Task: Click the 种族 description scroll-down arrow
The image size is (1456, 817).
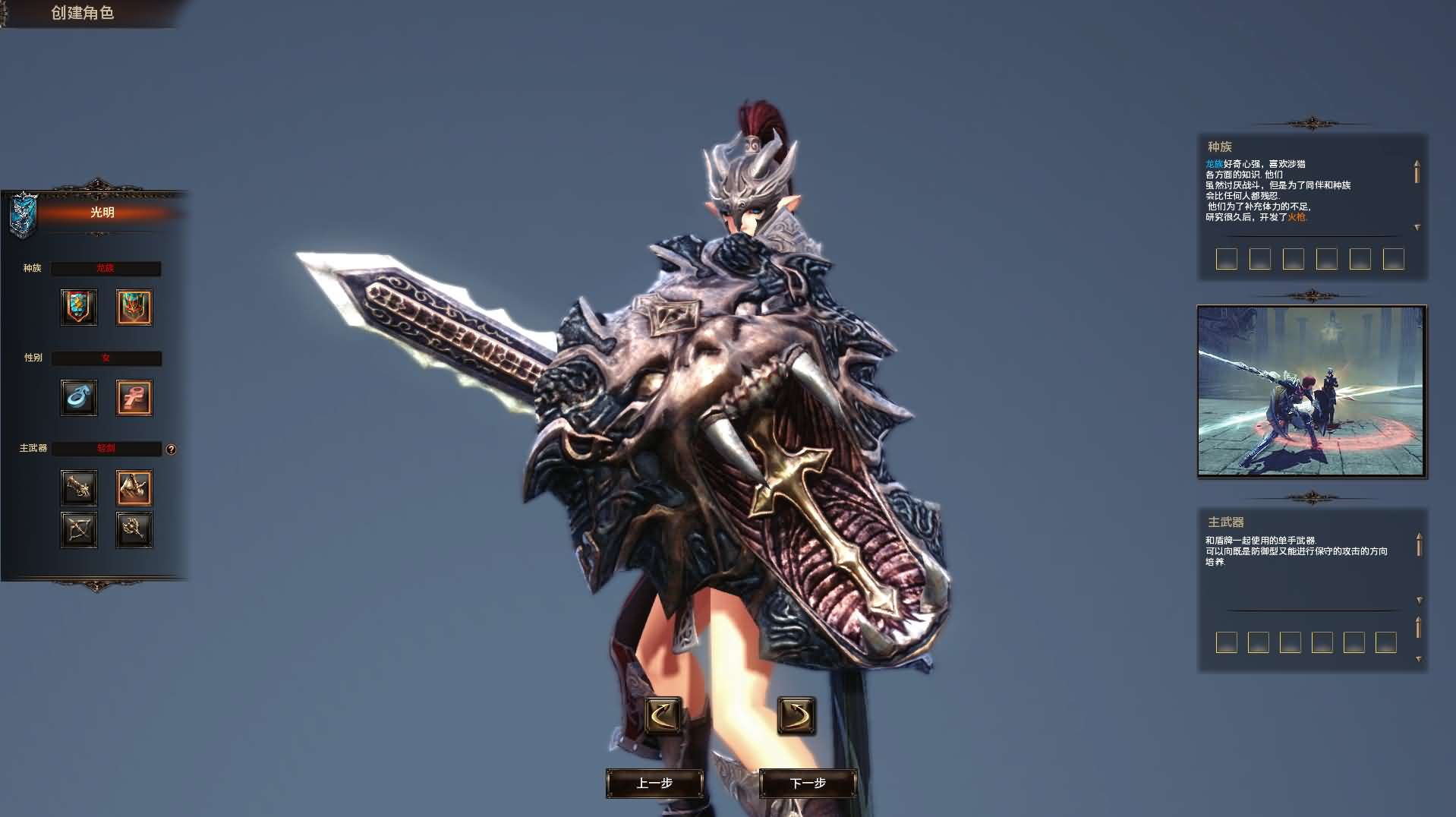Action: pyautogui.click(x=1417, y=228)
